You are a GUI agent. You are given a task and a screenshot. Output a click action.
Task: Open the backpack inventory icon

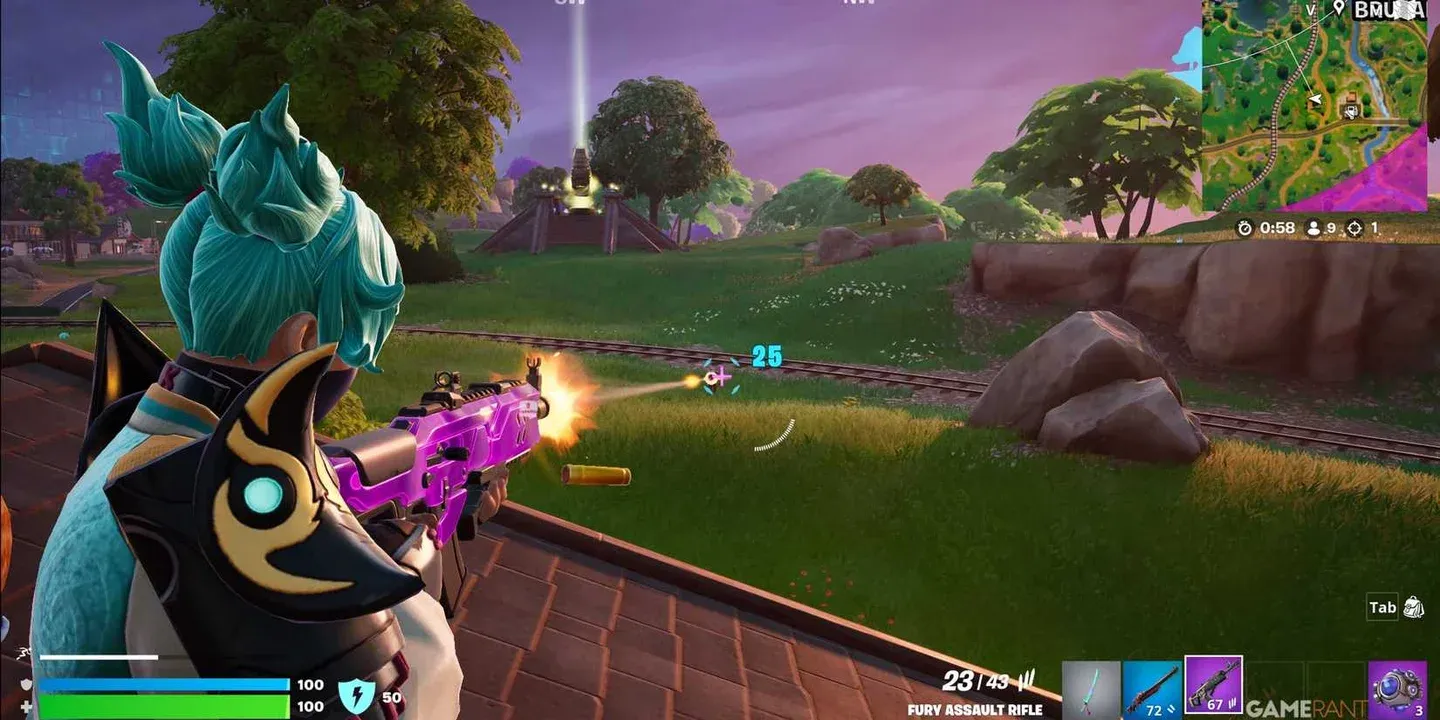(x=1413, y=607)
